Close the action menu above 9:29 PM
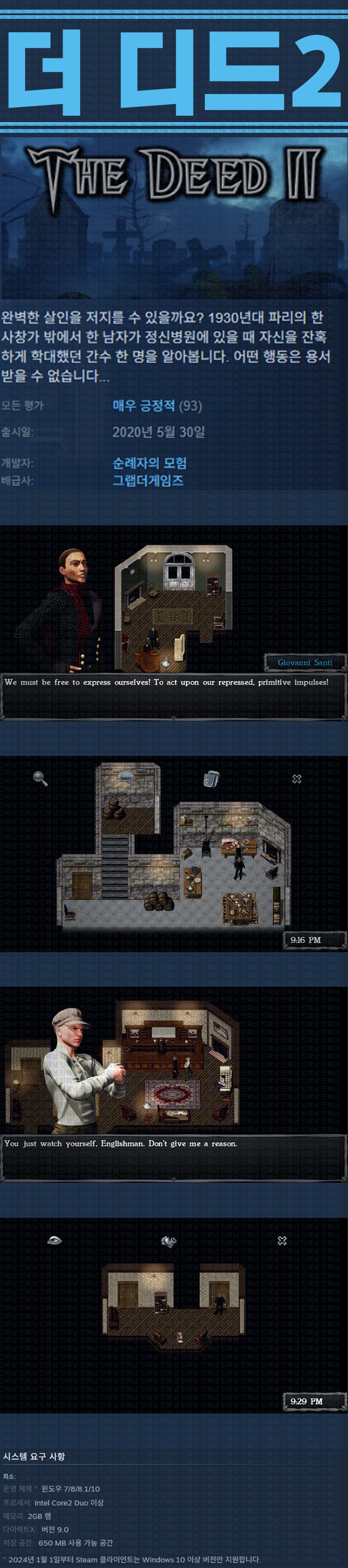The height and width of the screenshot is (1568, 348). 282,1240
